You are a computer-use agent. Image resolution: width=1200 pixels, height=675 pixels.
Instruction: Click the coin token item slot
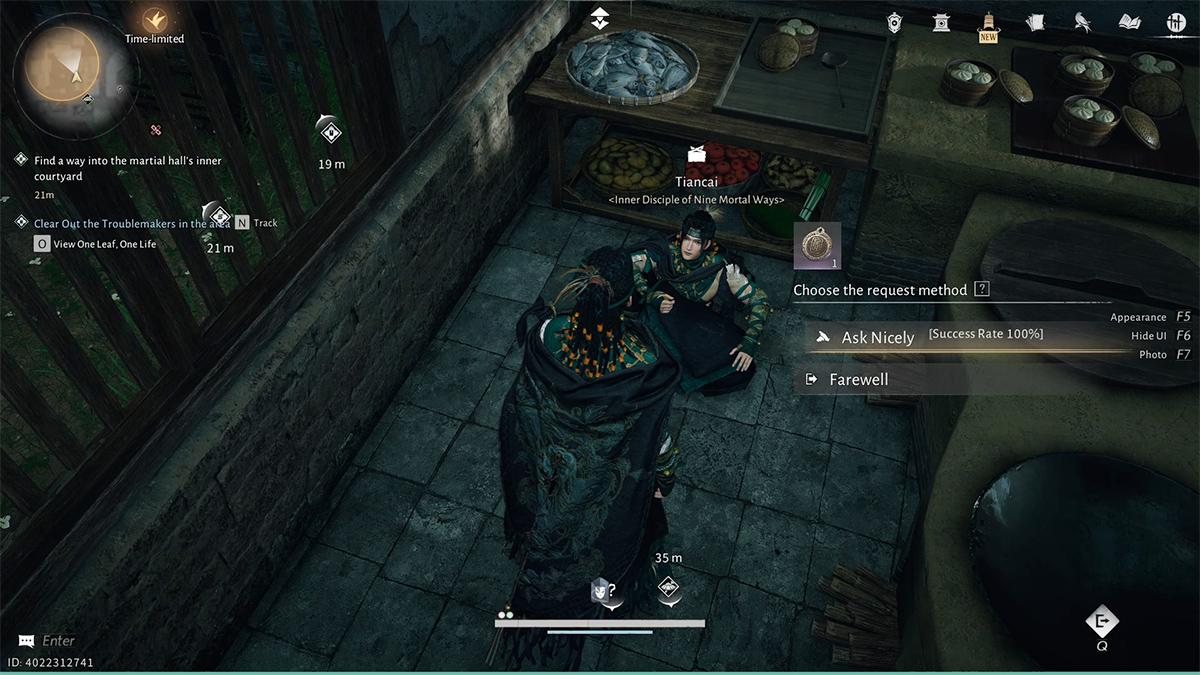pos(817,246)
